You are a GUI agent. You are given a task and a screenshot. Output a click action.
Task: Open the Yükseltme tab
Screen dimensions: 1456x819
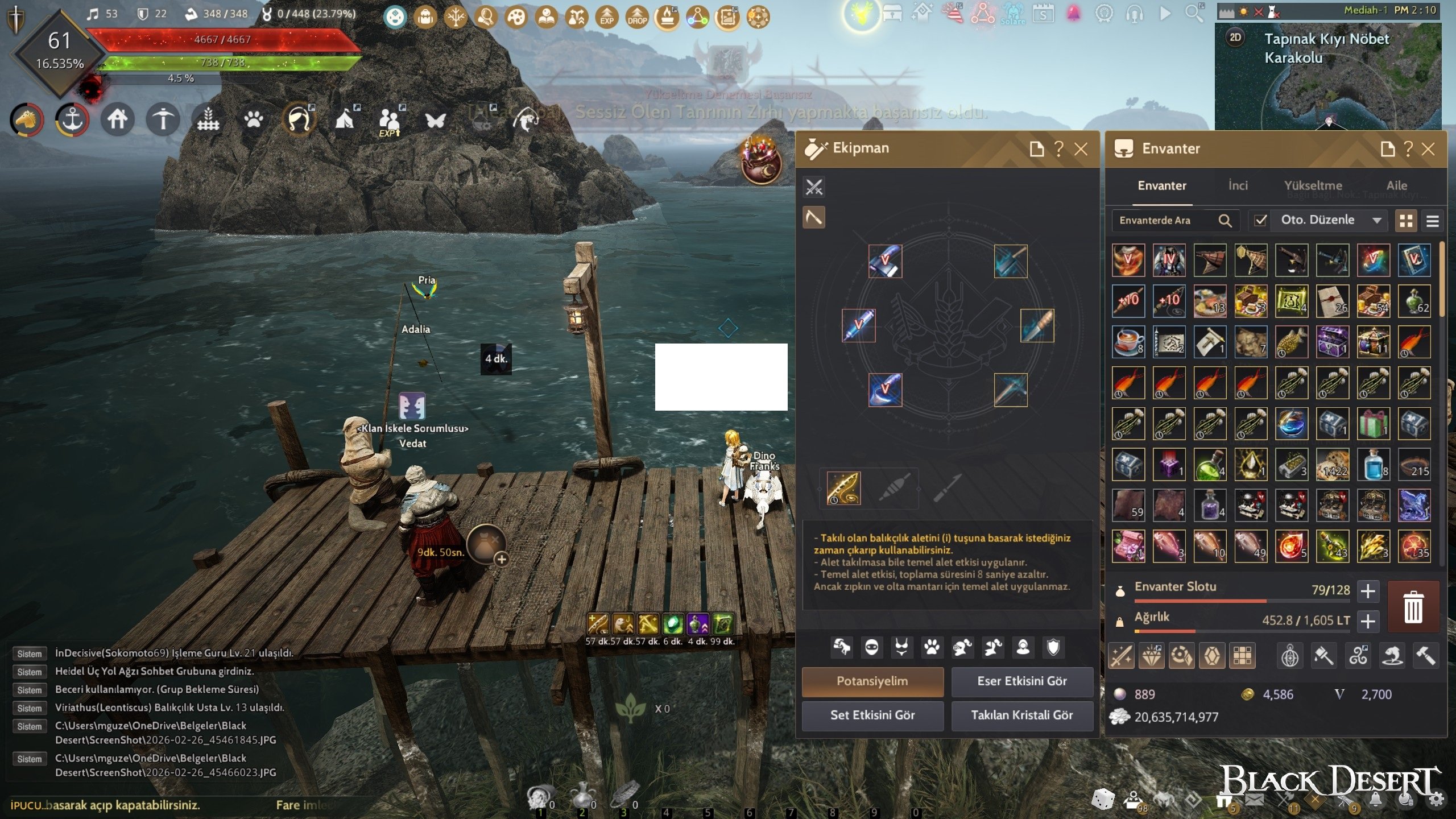pos(1313,185)
